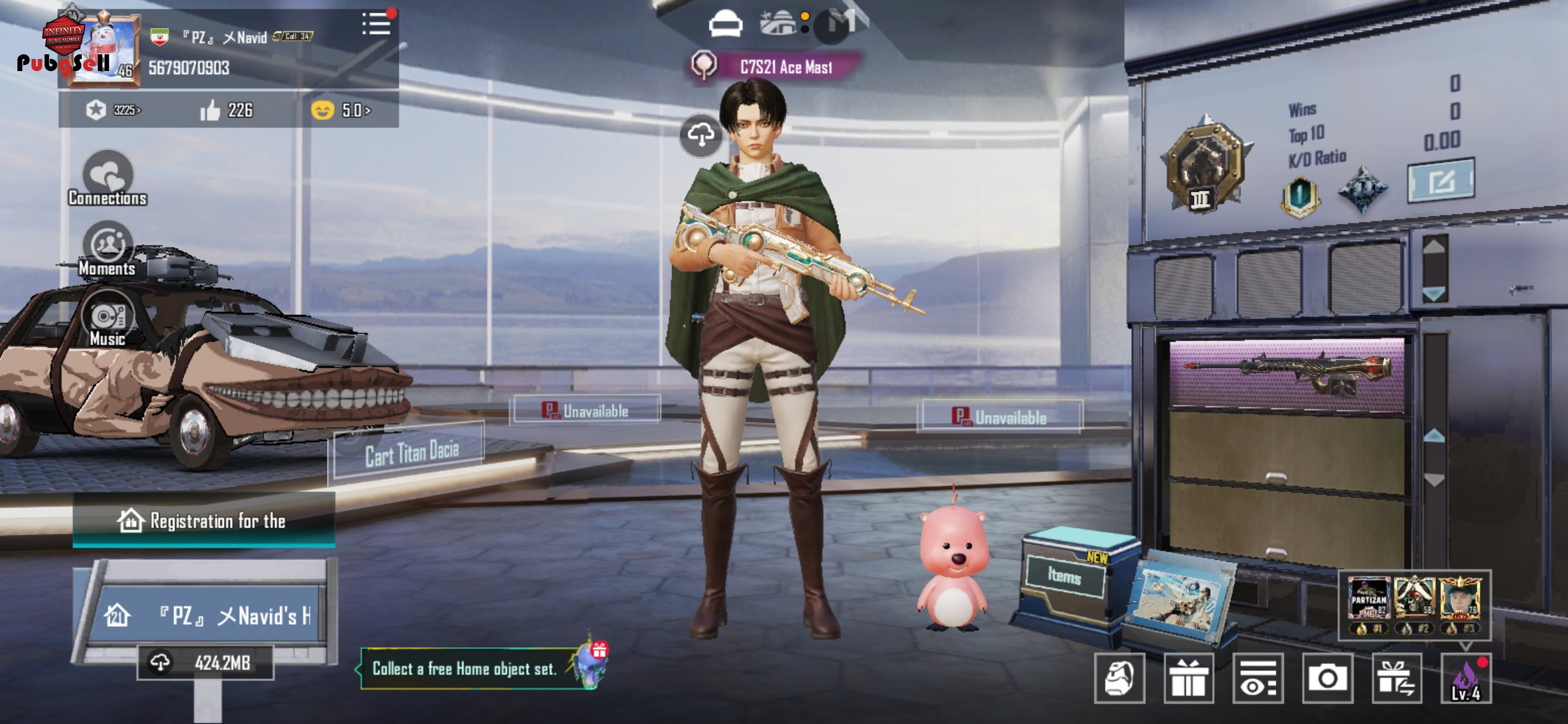Open the Registration for the event banner

(x=204, y=521)
